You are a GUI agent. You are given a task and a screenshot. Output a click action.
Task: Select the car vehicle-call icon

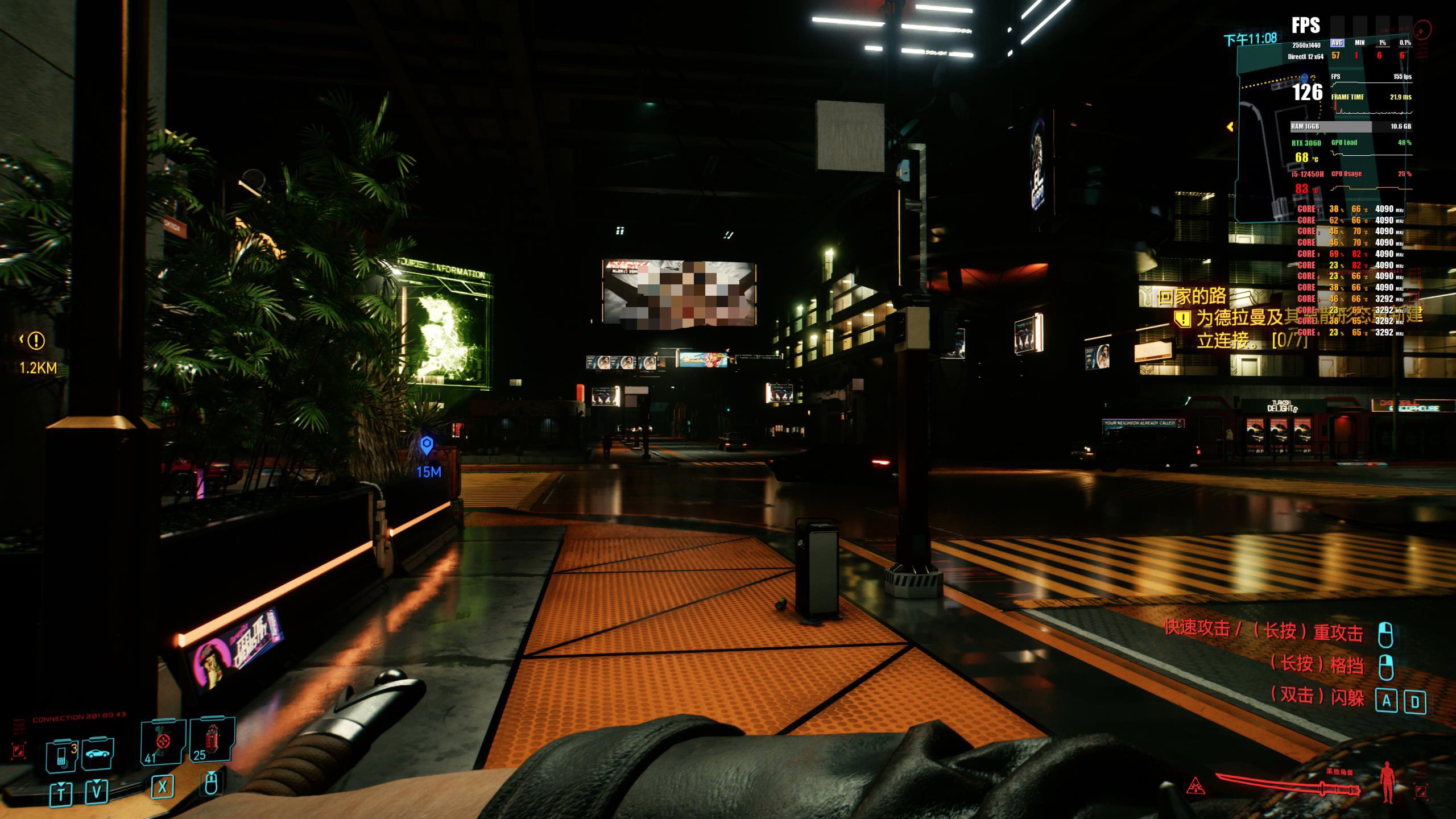click(98, 754)
